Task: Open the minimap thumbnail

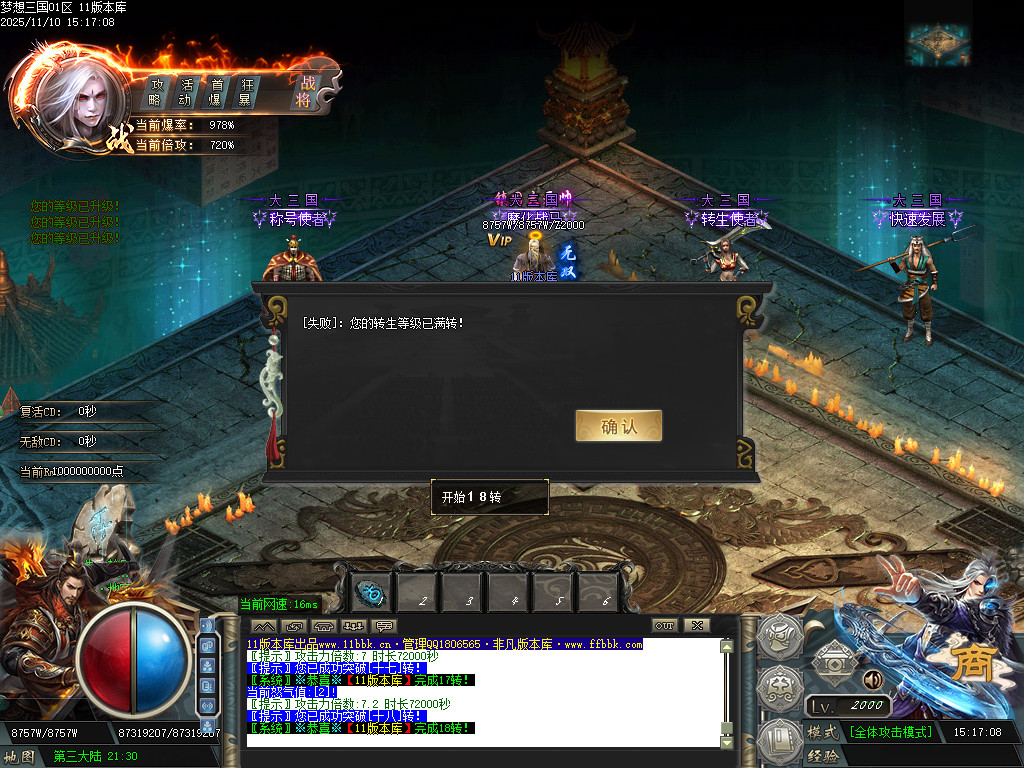Action: pyautogui.click(x=938, y=42)
